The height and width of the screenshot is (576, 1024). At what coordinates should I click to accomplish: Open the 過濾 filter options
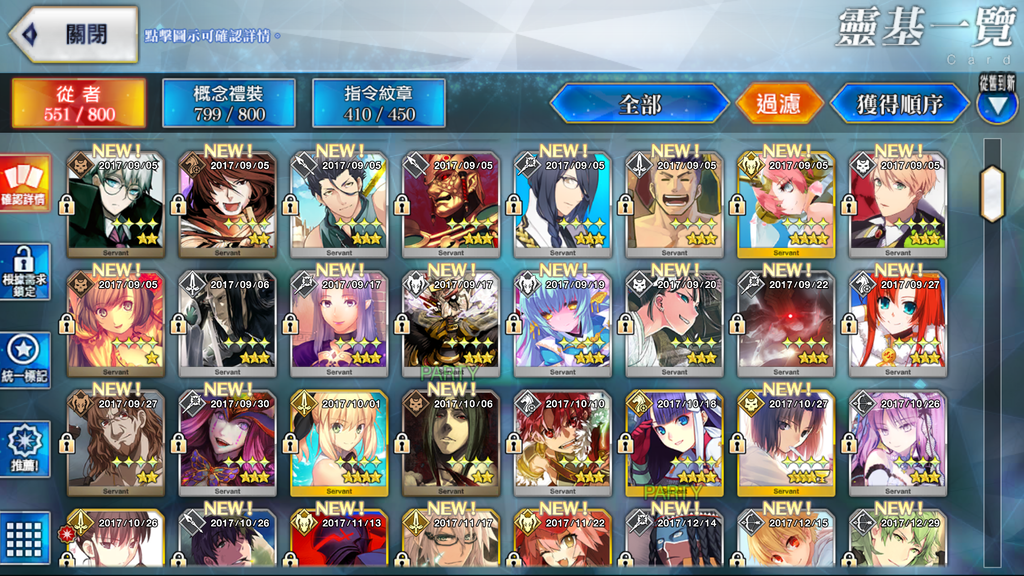pos(779,103)
